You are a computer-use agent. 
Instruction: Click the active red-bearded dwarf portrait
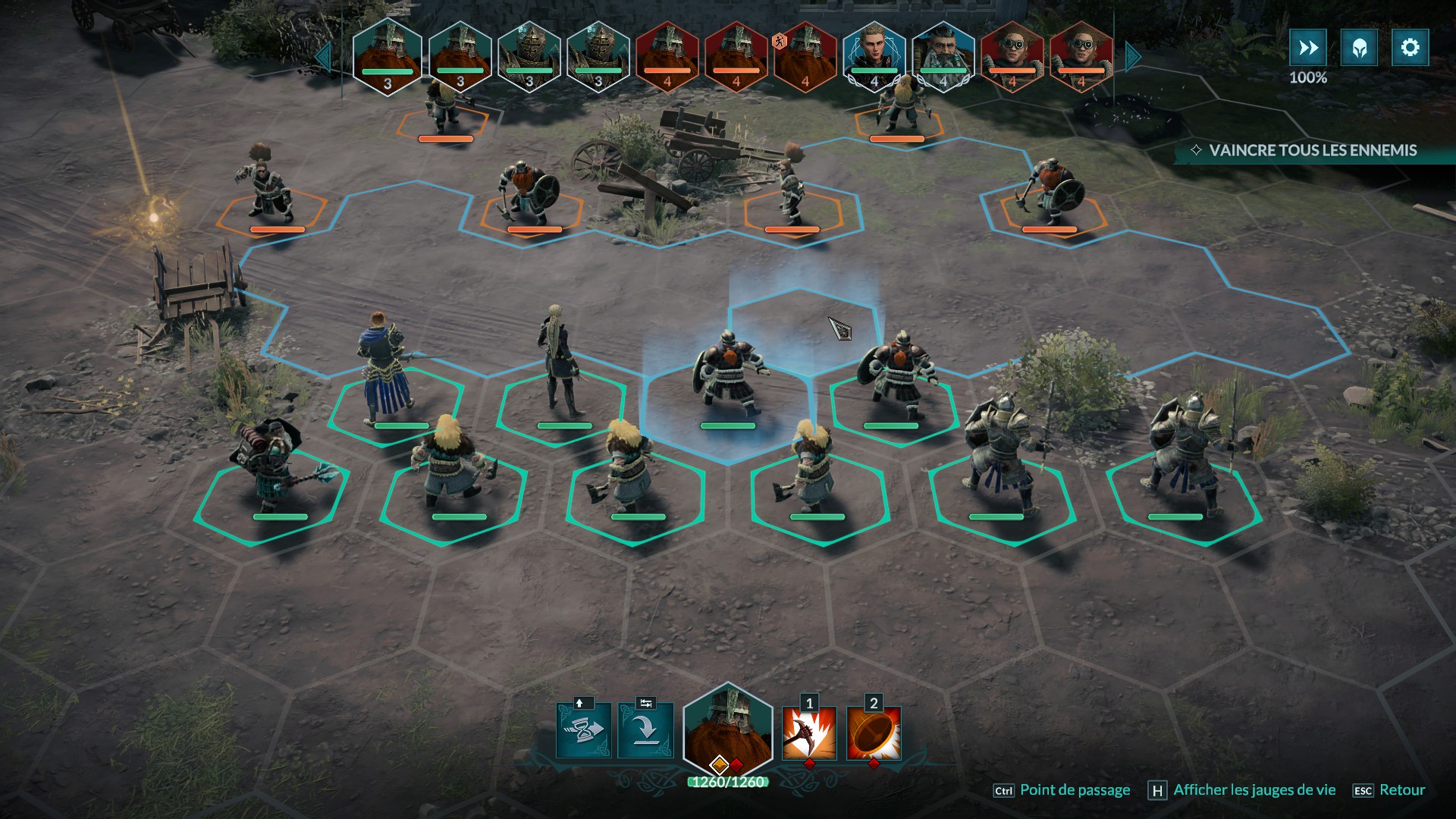tap(727, 730)
